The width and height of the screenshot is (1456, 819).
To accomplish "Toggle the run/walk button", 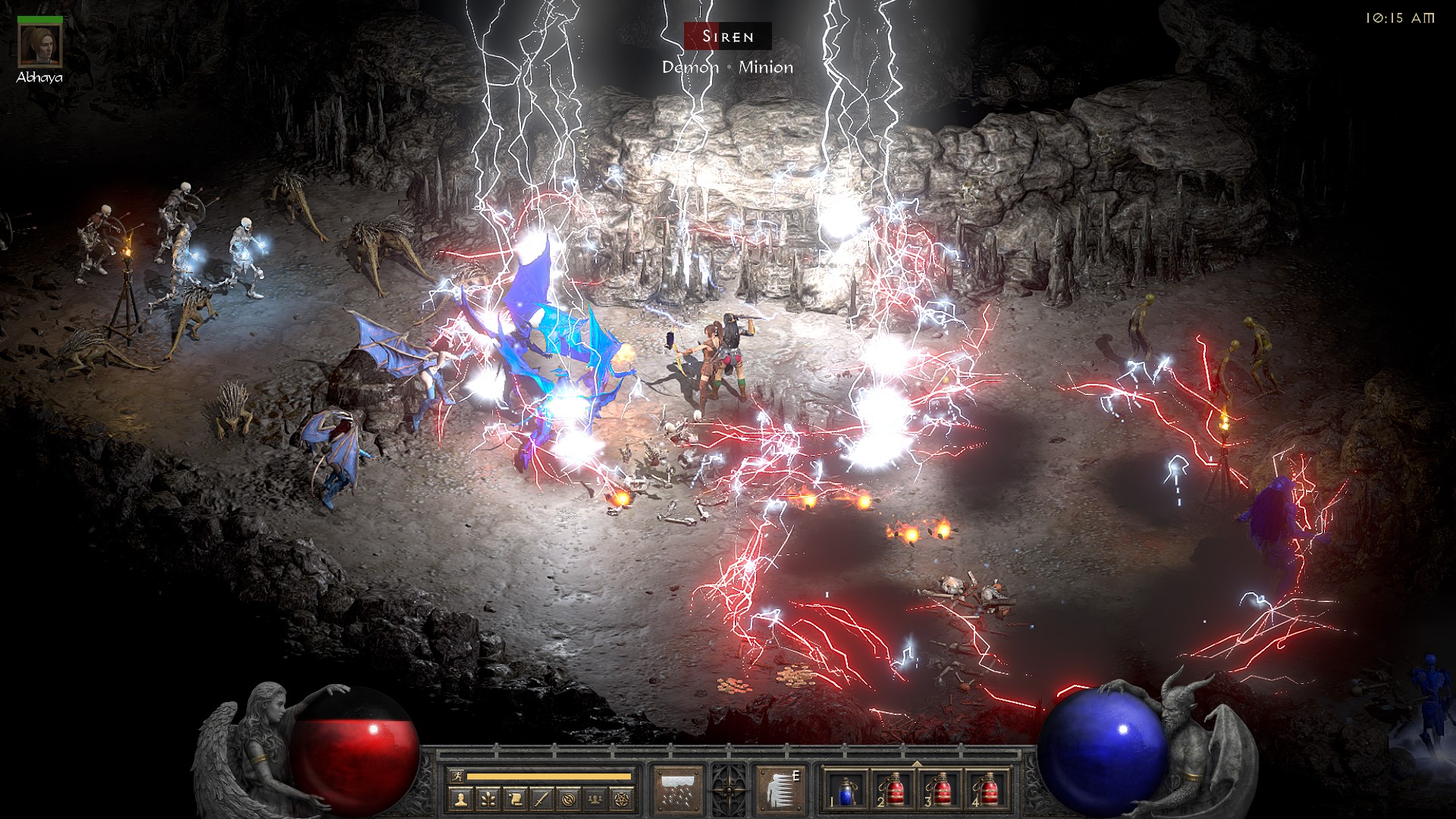I will pos(455,776).
